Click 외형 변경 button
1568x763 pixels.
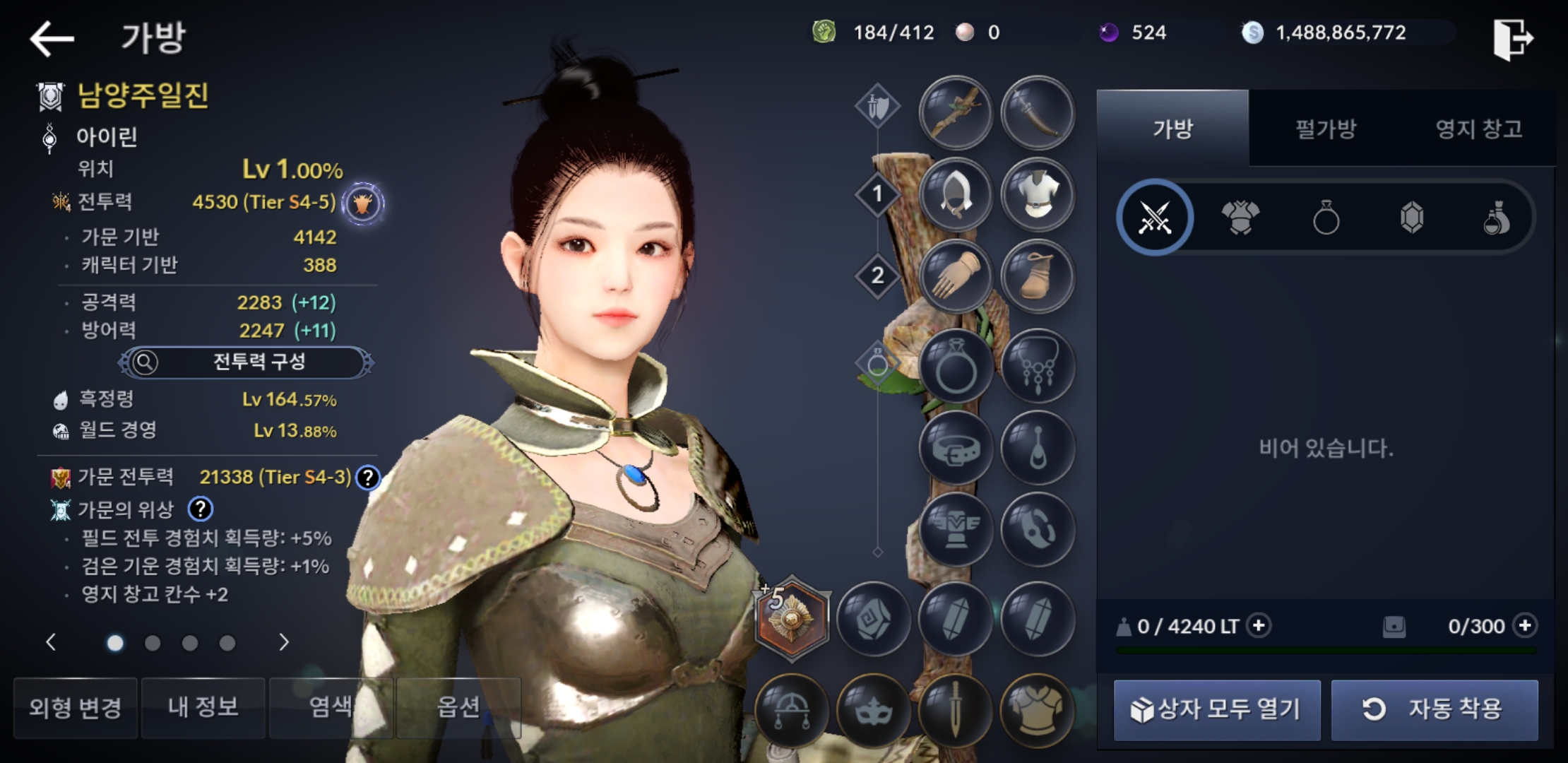(x=76, y=708)
